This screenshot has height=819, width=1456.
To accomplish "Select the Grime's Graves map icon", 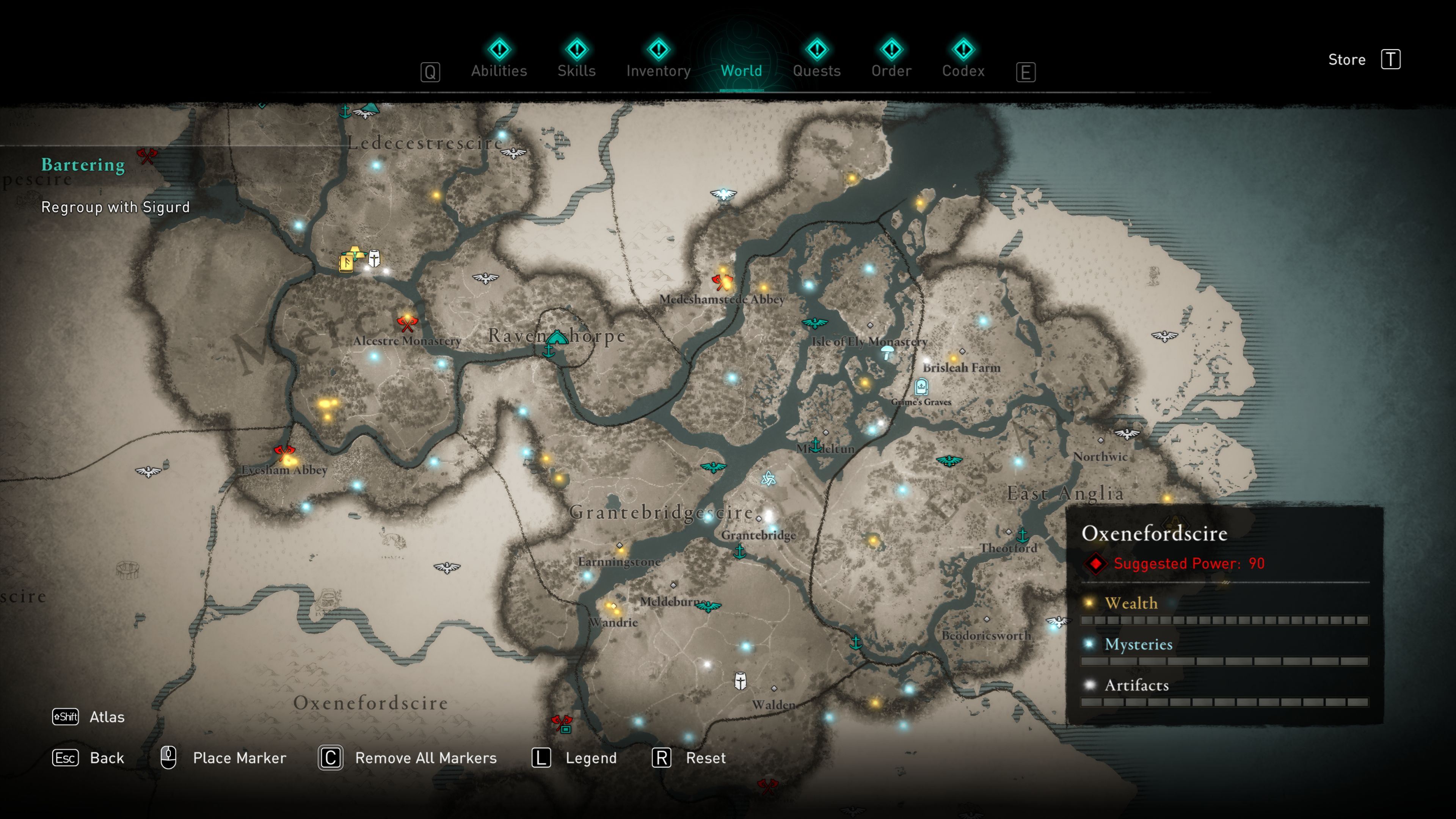I will click(x=921, y=387).
